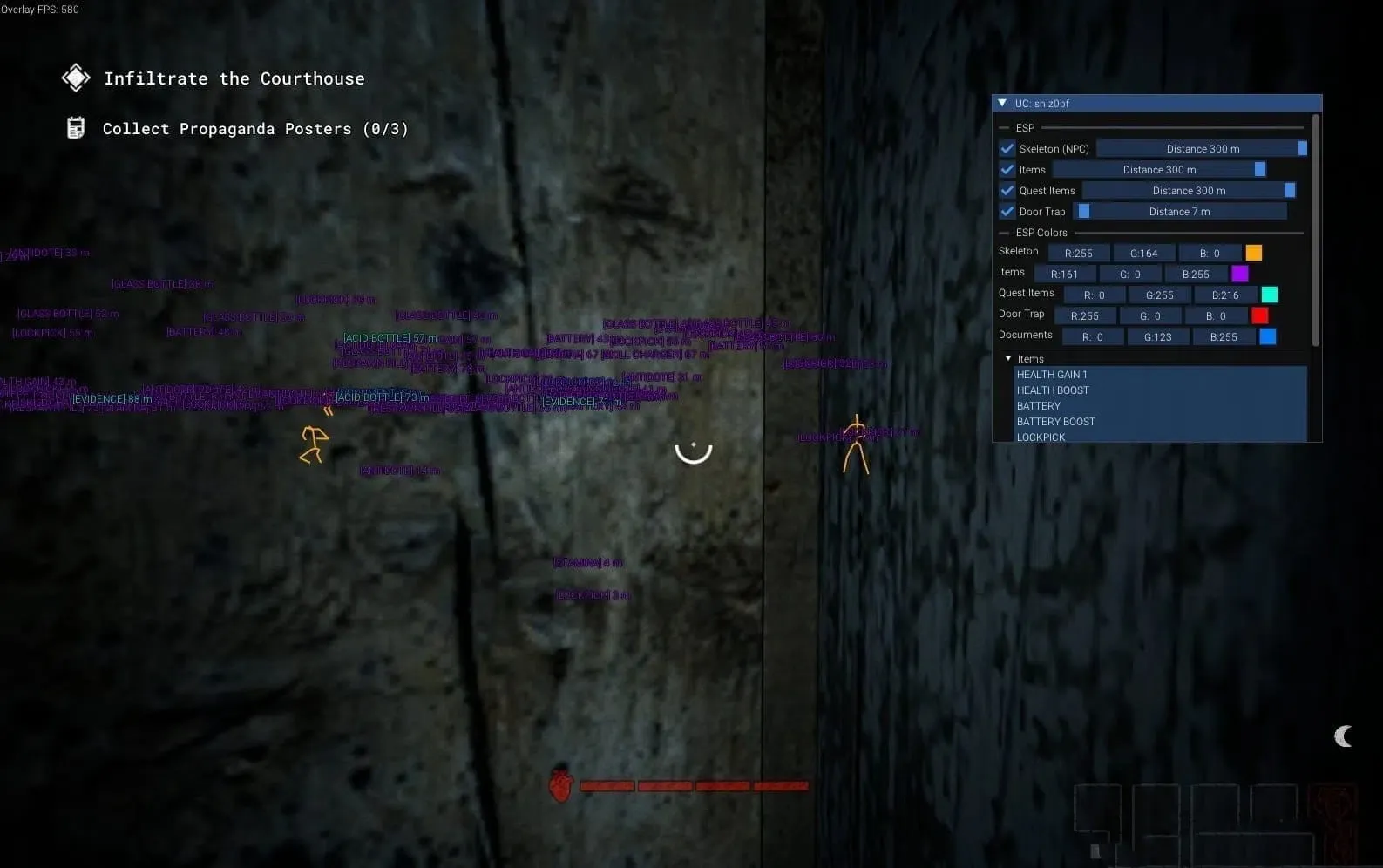The image size is (1383, 868).
Task: Uncheck the Door Trap ESP option
Action: pos(1007,211)
